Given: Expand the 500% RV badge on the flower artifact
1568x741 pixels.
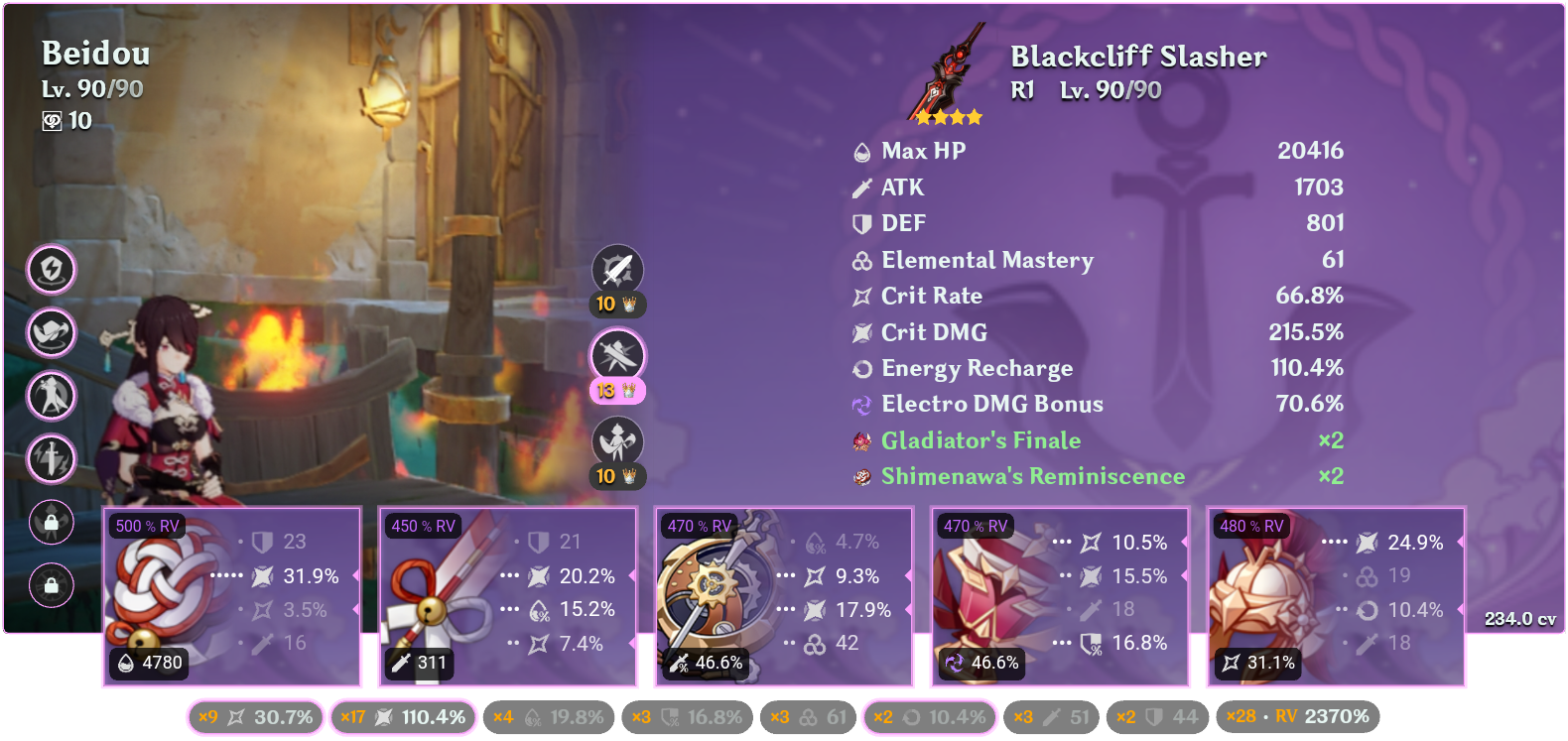Looking at the screenshot, I should [147, 526].
